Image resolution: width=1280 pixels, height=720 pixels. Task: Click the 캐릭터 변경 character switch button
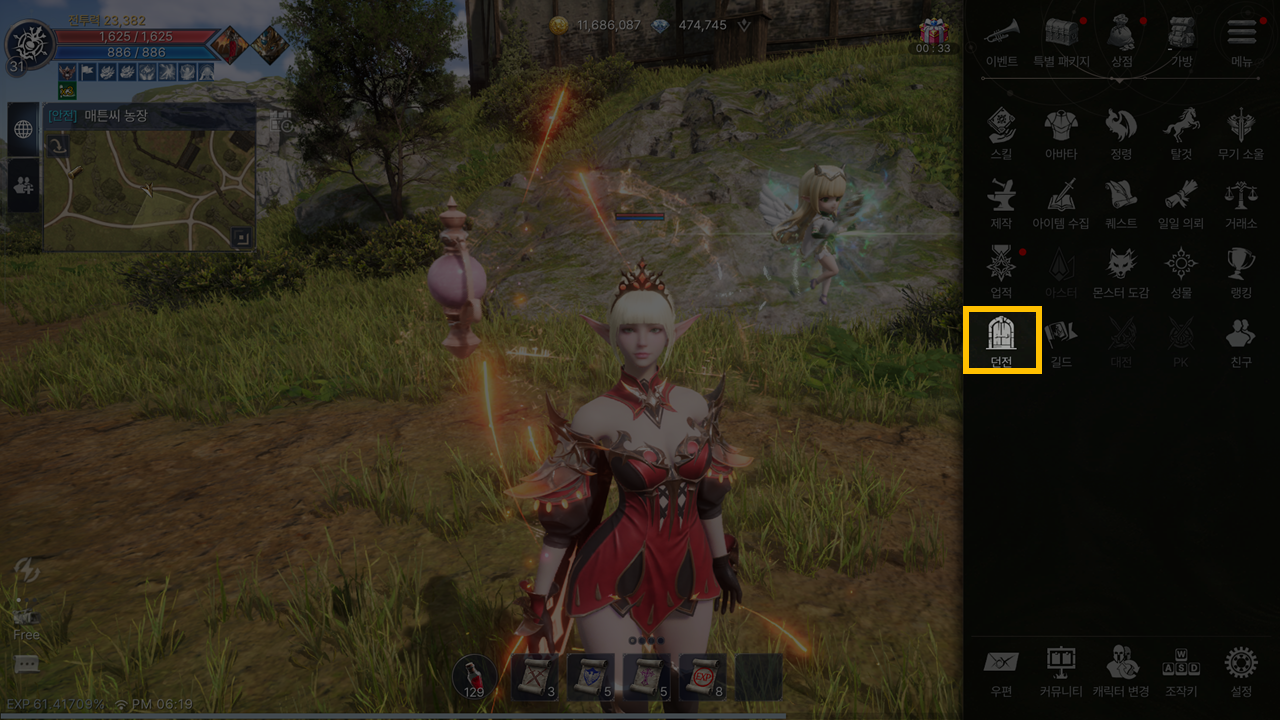click(1121, 670)
